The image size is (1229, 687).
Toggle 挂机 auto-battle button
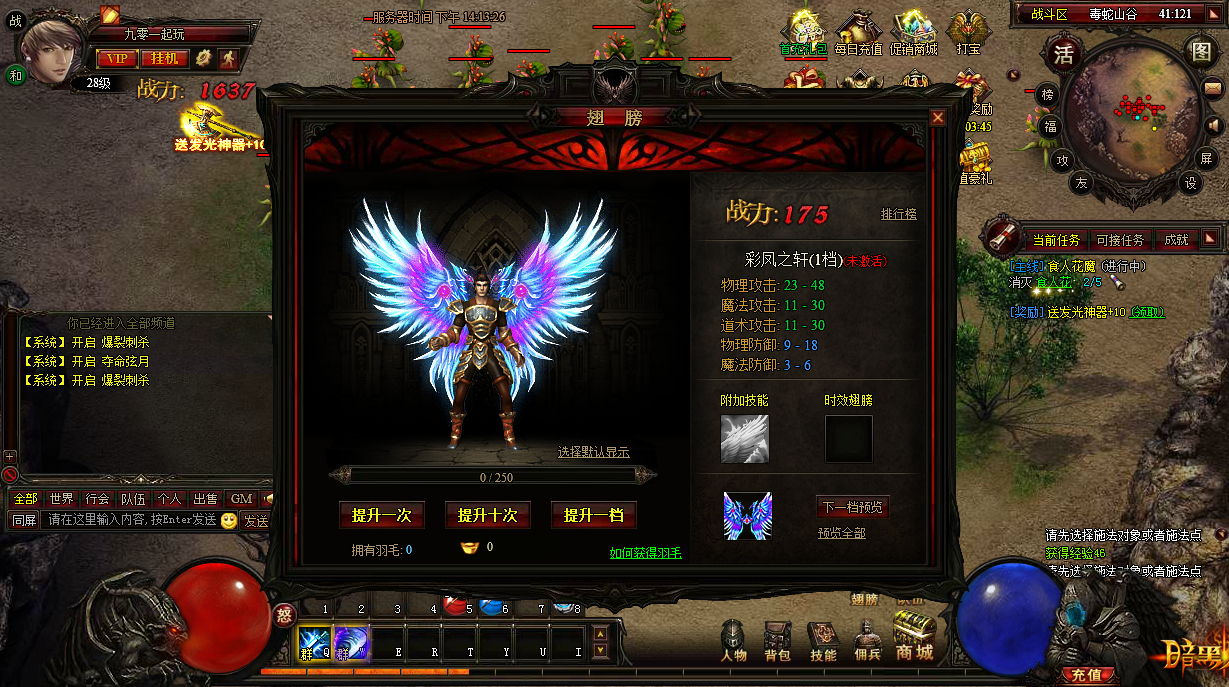(164, 59)
